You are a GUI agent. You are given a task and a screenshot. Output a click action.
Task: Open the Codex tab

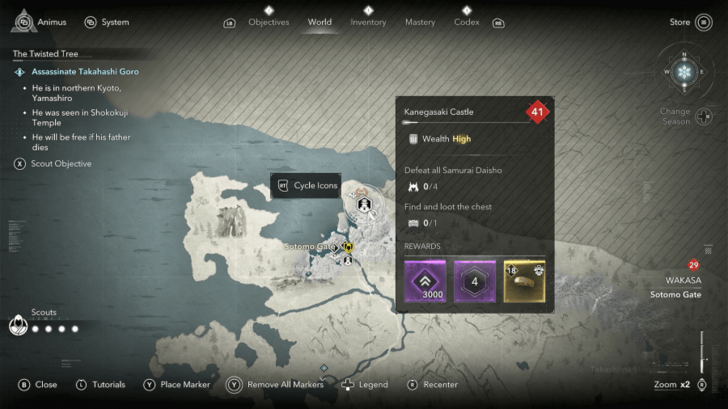[x=467, y=22]
